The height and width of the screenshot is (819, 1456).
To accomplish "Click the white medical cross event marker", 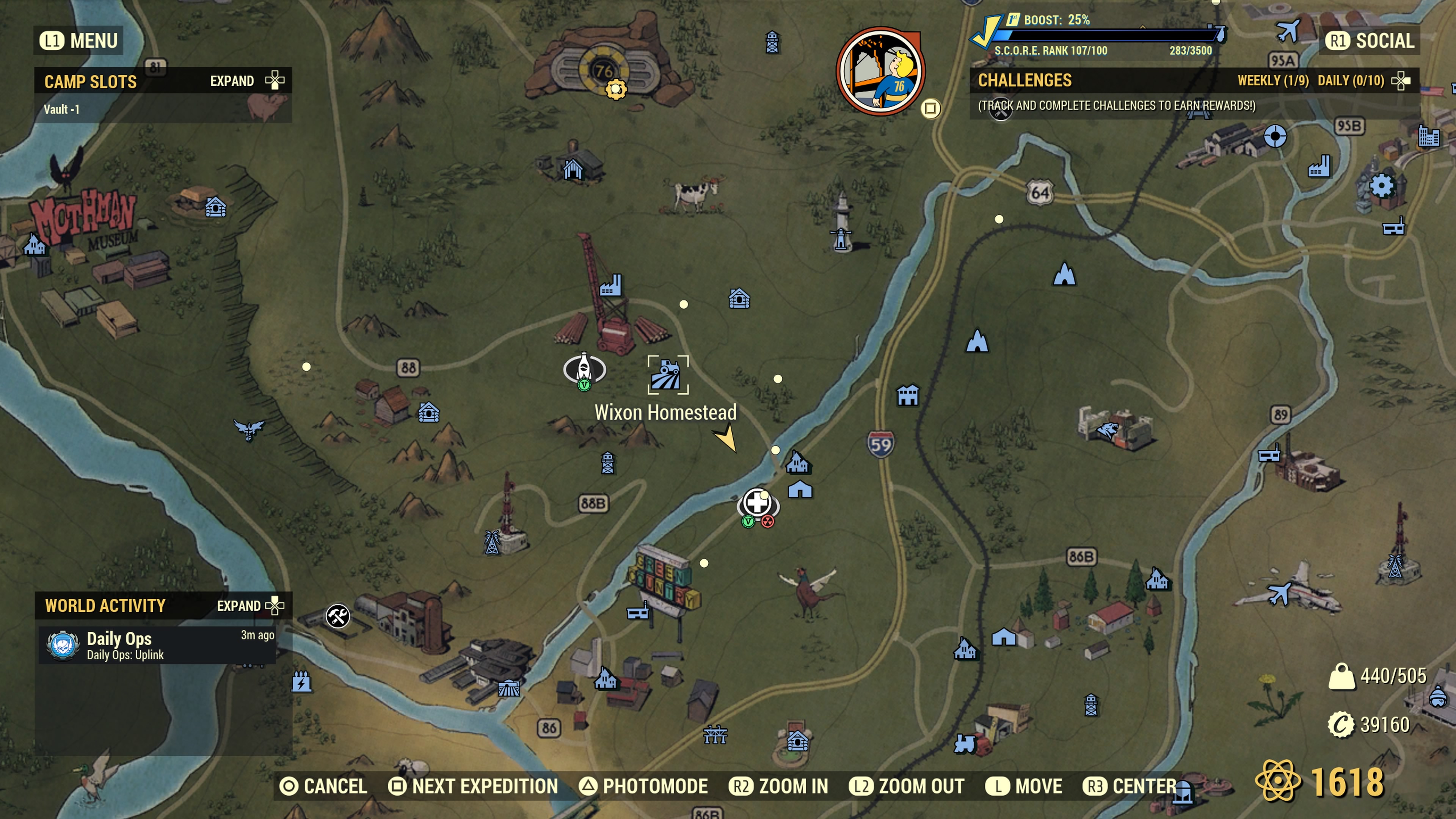I will coord(758,502).
